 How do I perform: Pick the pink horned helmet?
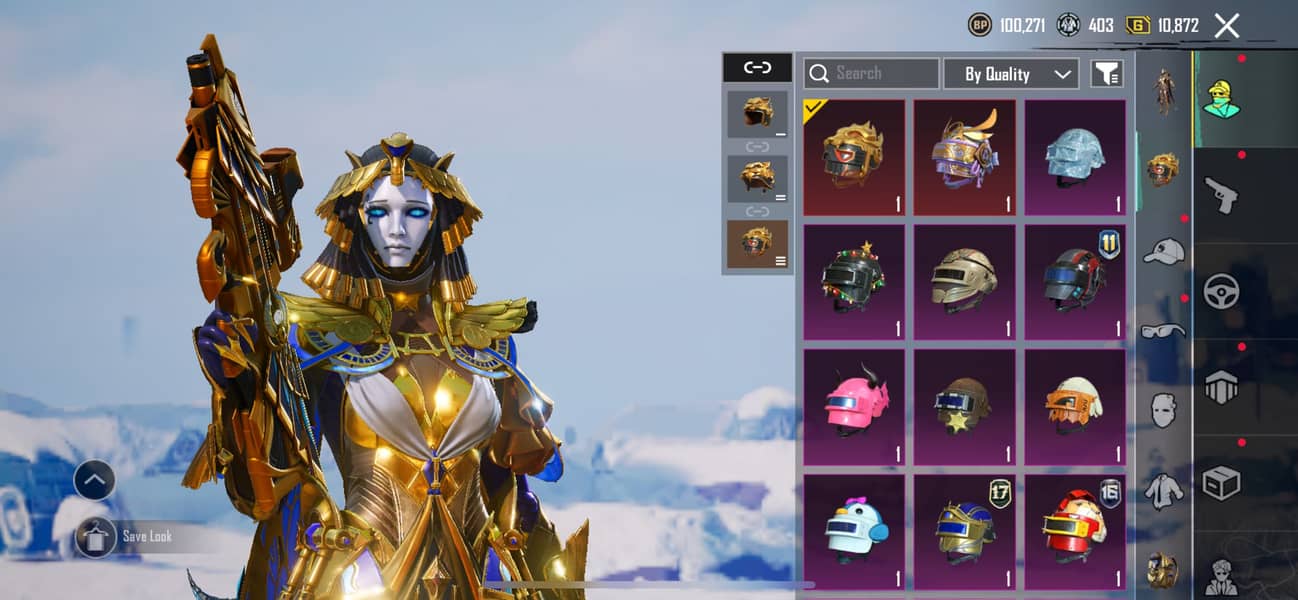(x=853, y=407)
